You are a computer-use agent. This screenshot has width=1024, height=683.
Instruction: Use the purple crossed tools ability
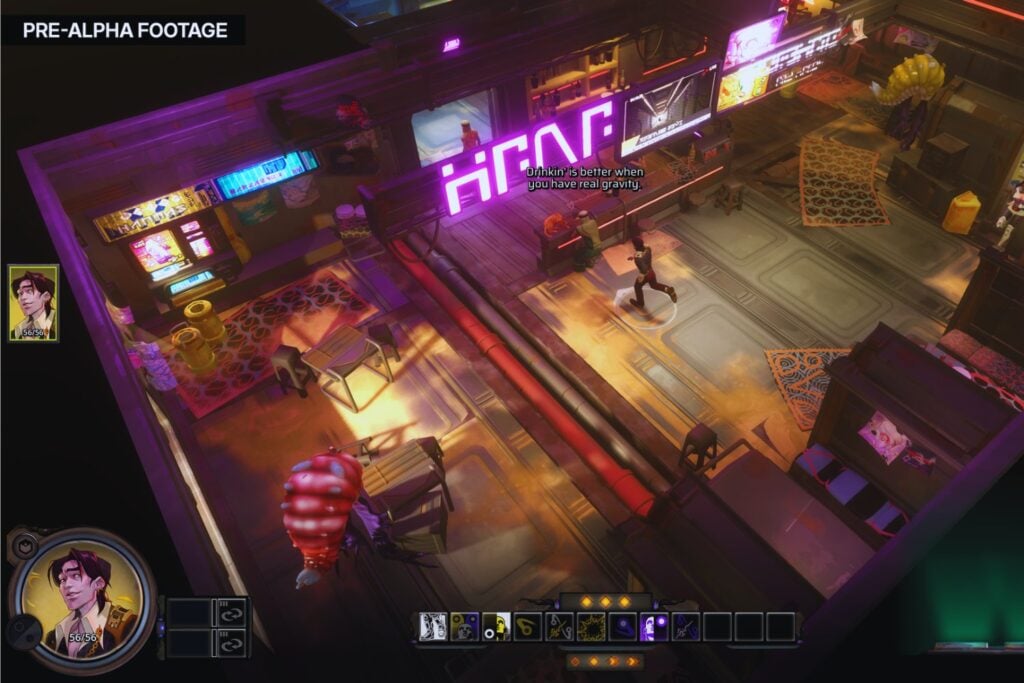[x=687, y=626]
